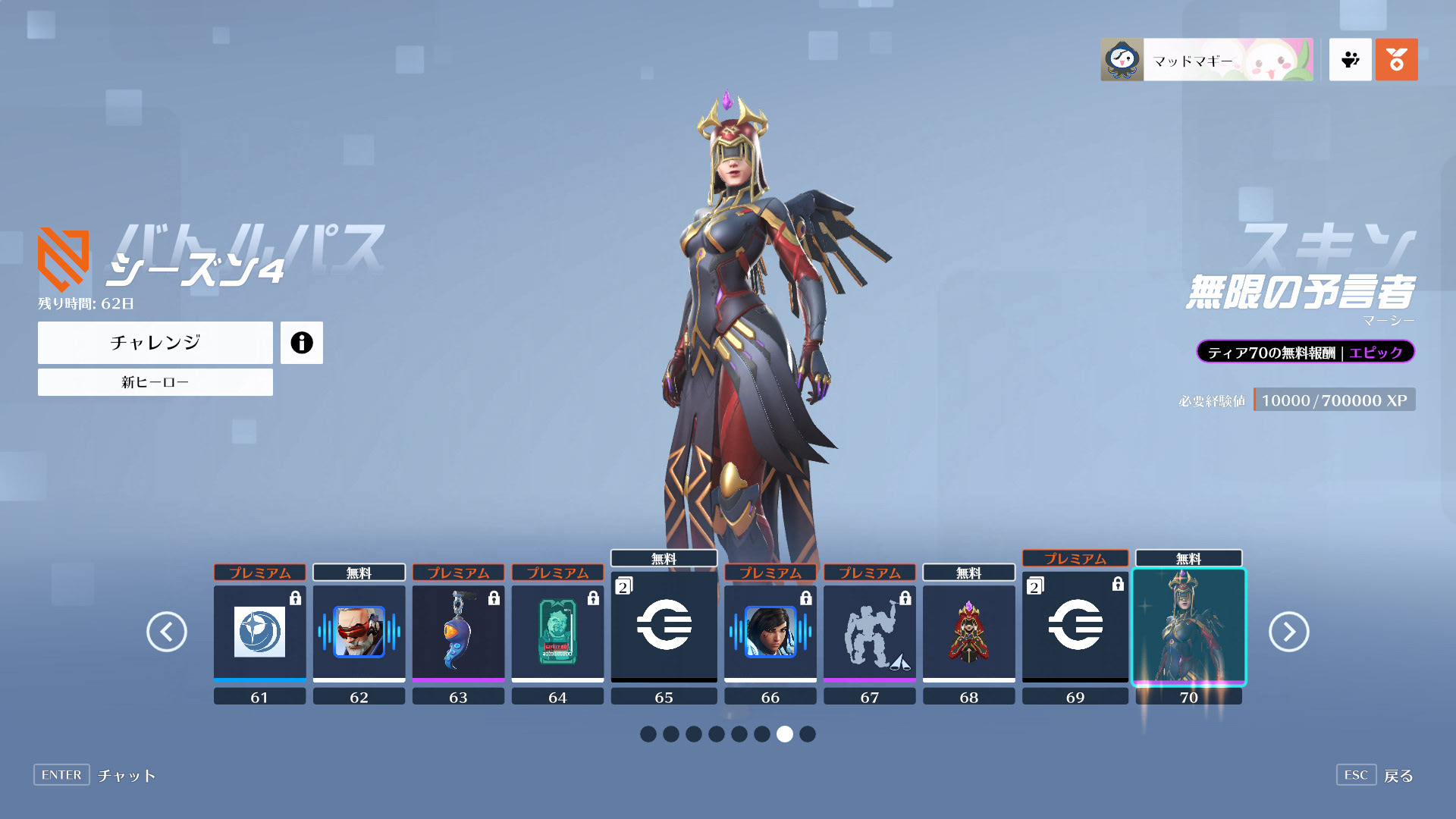The image size is (1456, 819).
Task: Jump to the last reward page dot
Action: coord(808,734)
